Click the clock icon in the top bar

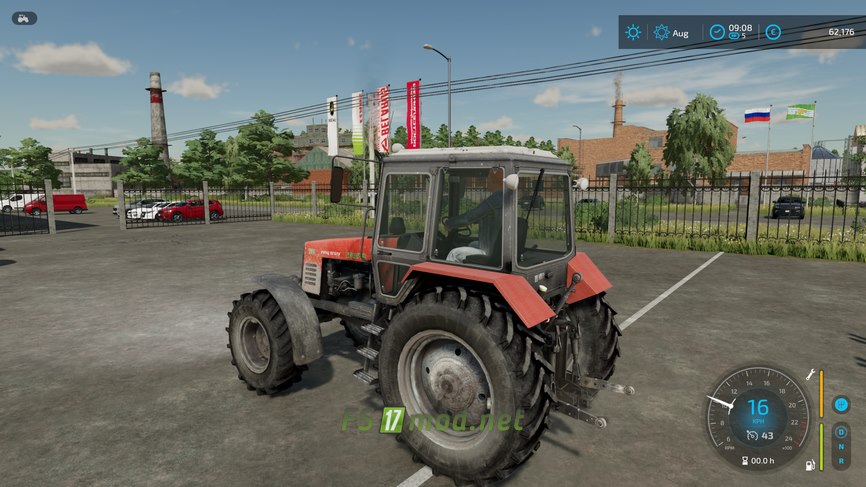[x=717, y=32]
